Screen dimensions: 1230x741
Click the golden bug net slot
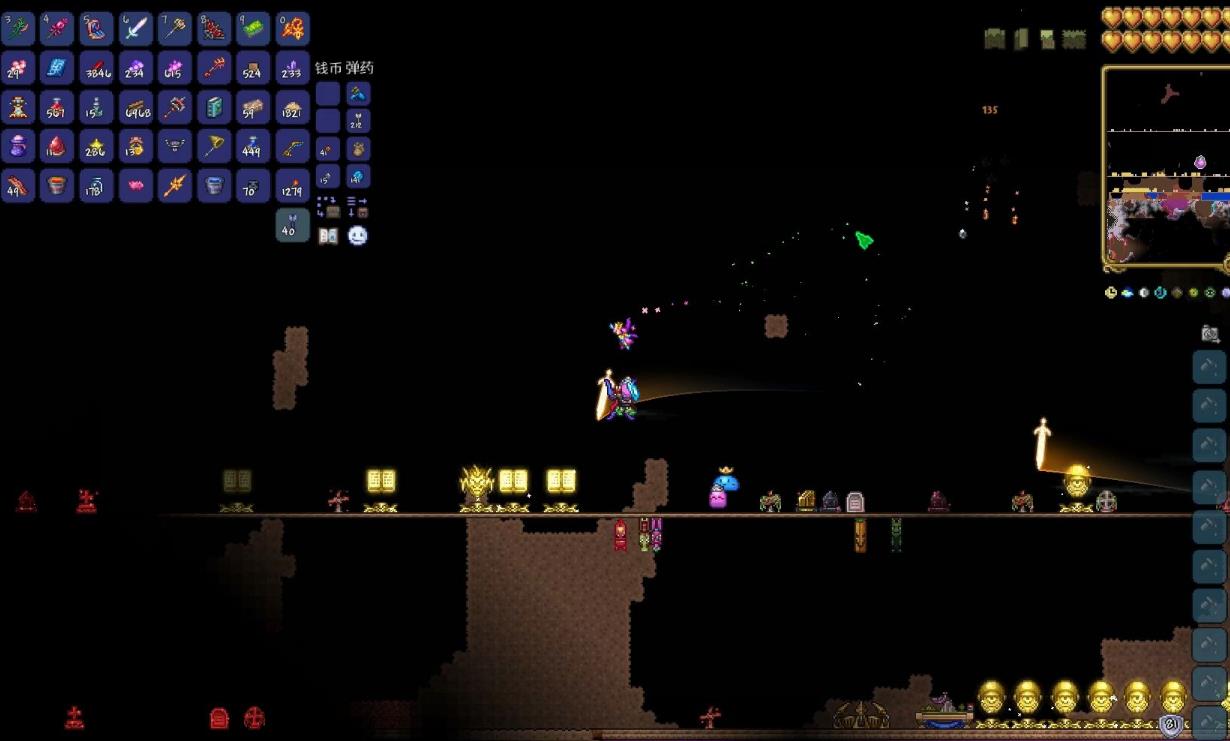click(x=214, y=146)
